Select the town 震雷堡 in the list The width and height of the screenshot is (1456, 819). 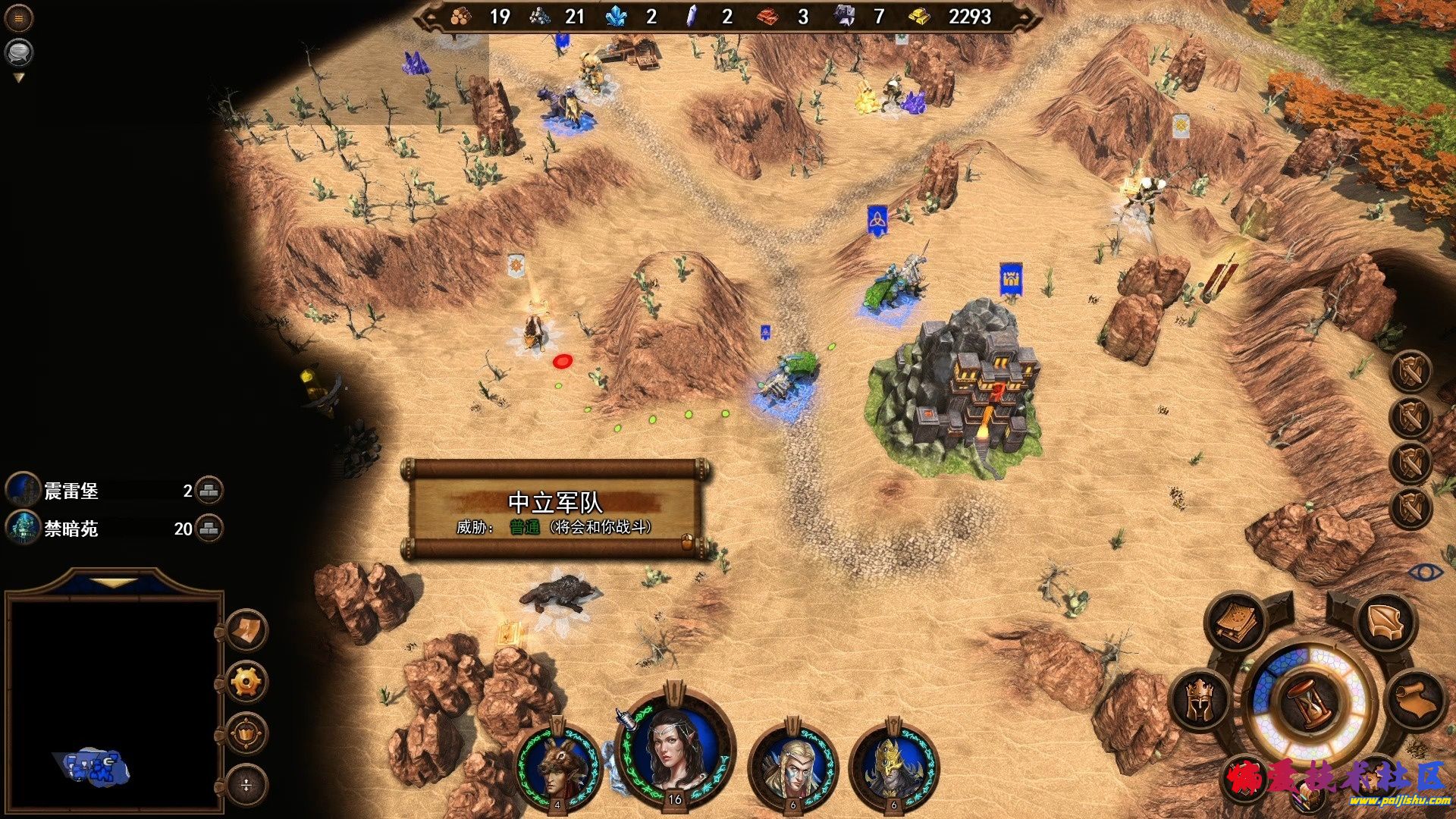click(x=71, y=491)
